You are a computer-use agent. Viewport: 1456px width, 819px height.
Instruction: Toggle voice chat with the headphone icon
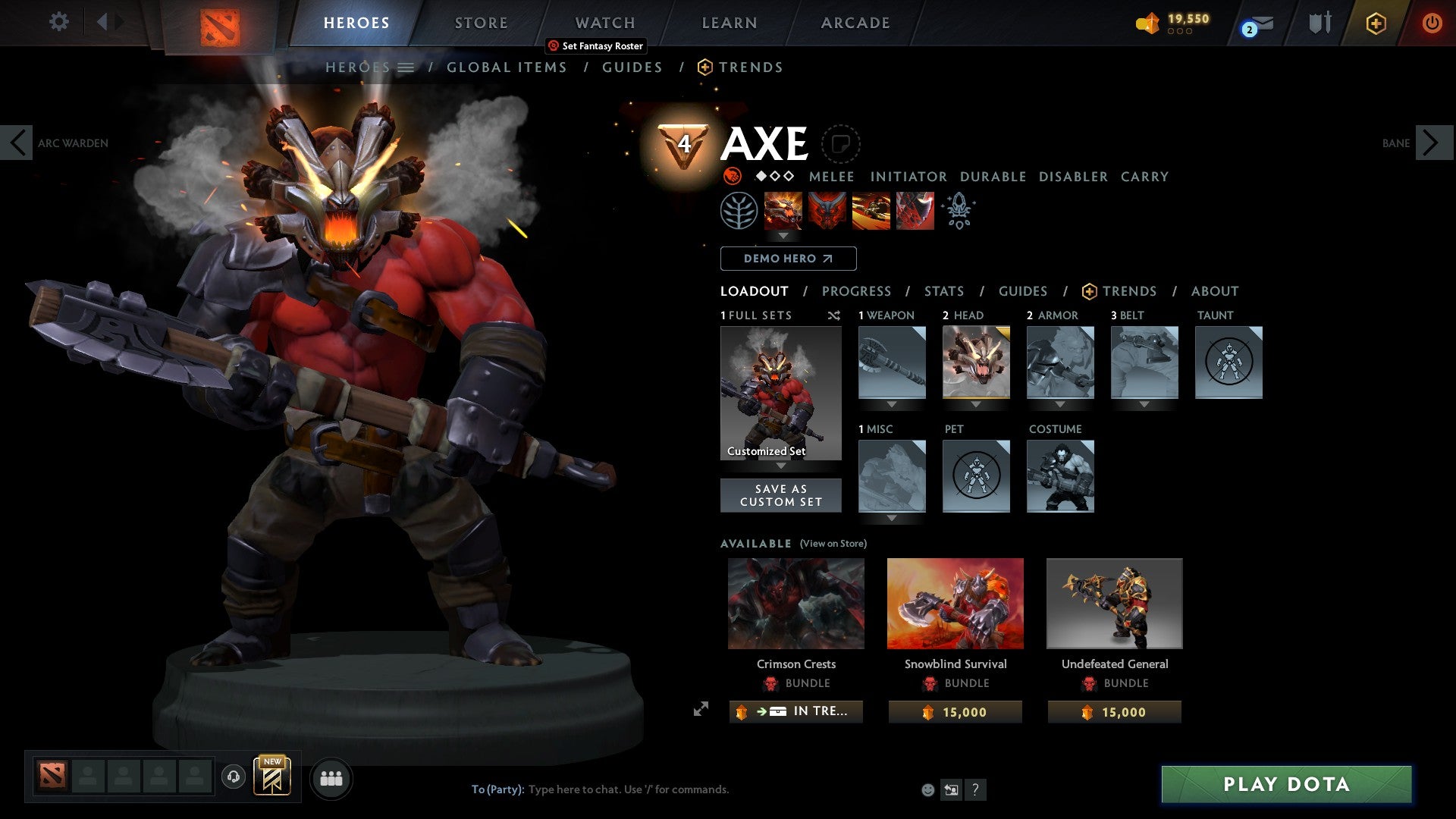point(233,778)
